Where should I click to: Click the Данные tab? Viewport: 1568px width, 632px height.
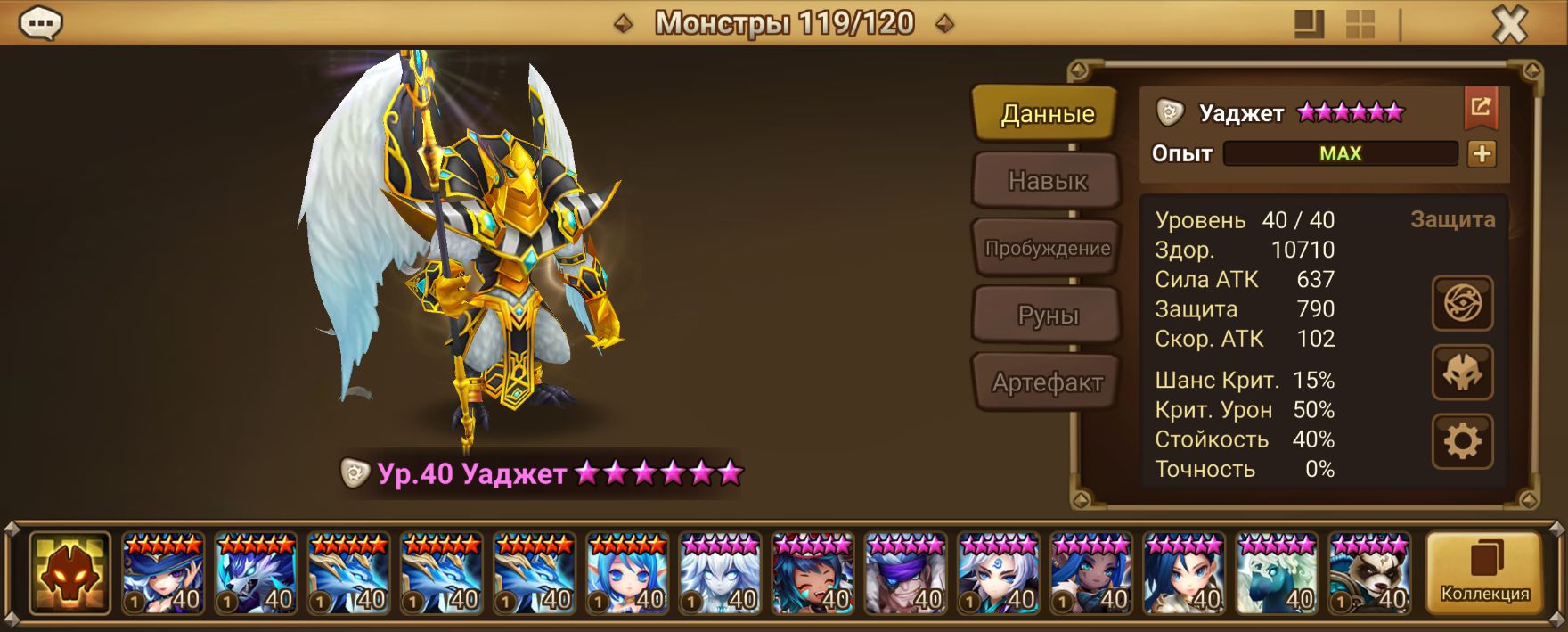click(x=1047, y=113)
